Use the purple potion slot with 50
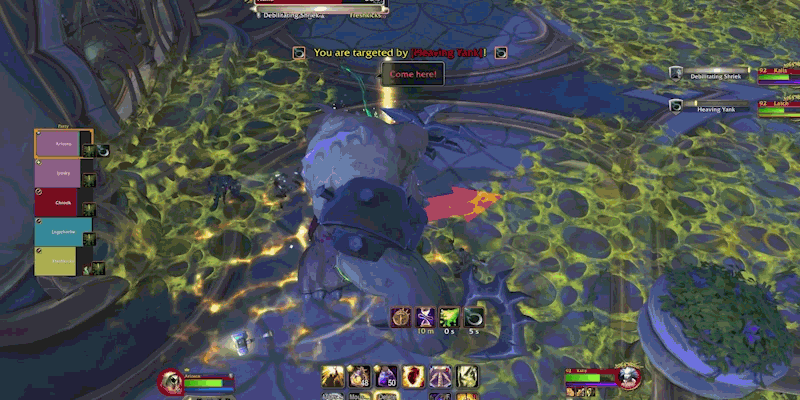The image size is (800, 400). pos(386,377)
